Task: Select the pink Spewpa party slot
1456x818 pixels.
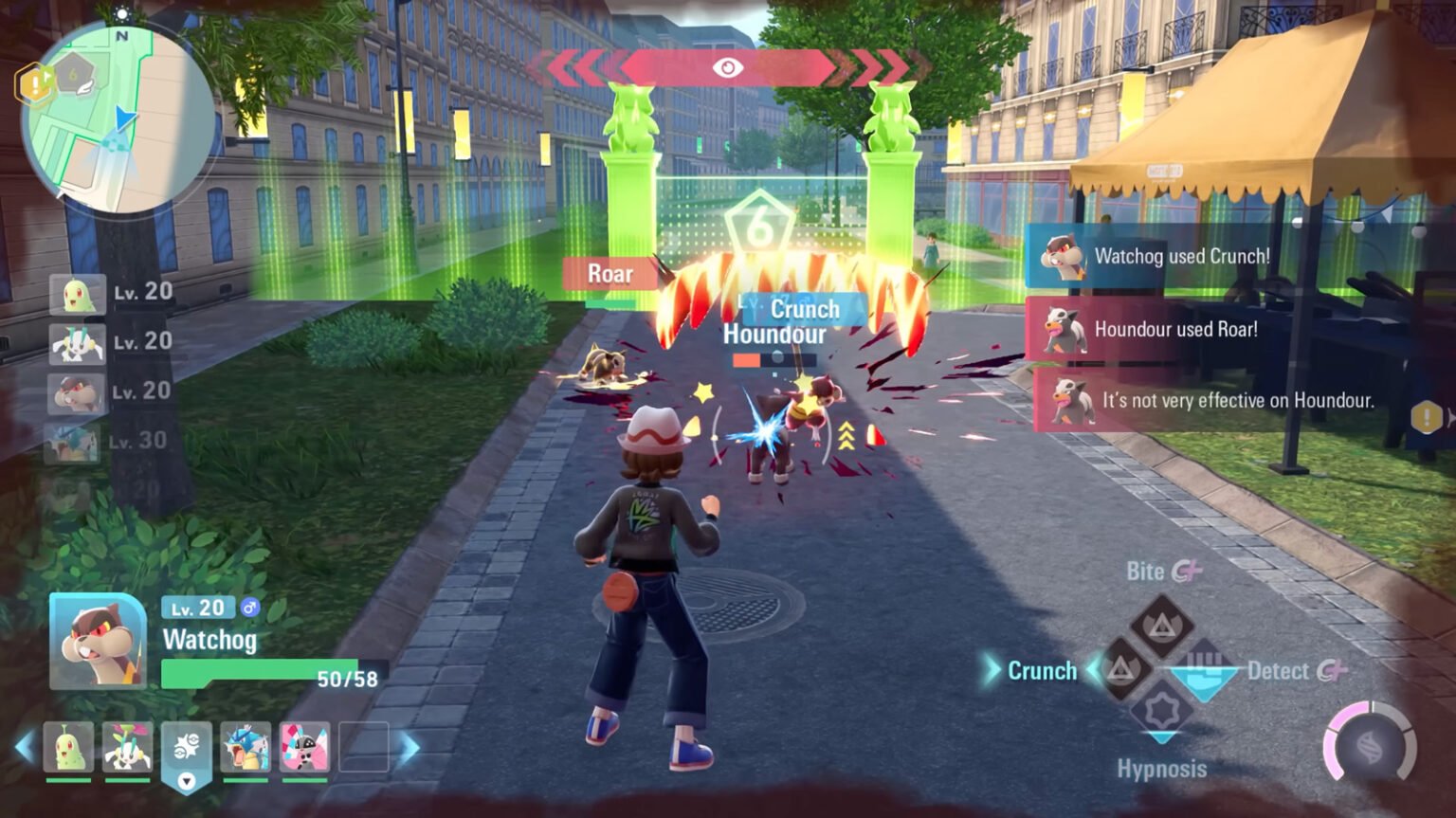Action: (x=304, y=747)
